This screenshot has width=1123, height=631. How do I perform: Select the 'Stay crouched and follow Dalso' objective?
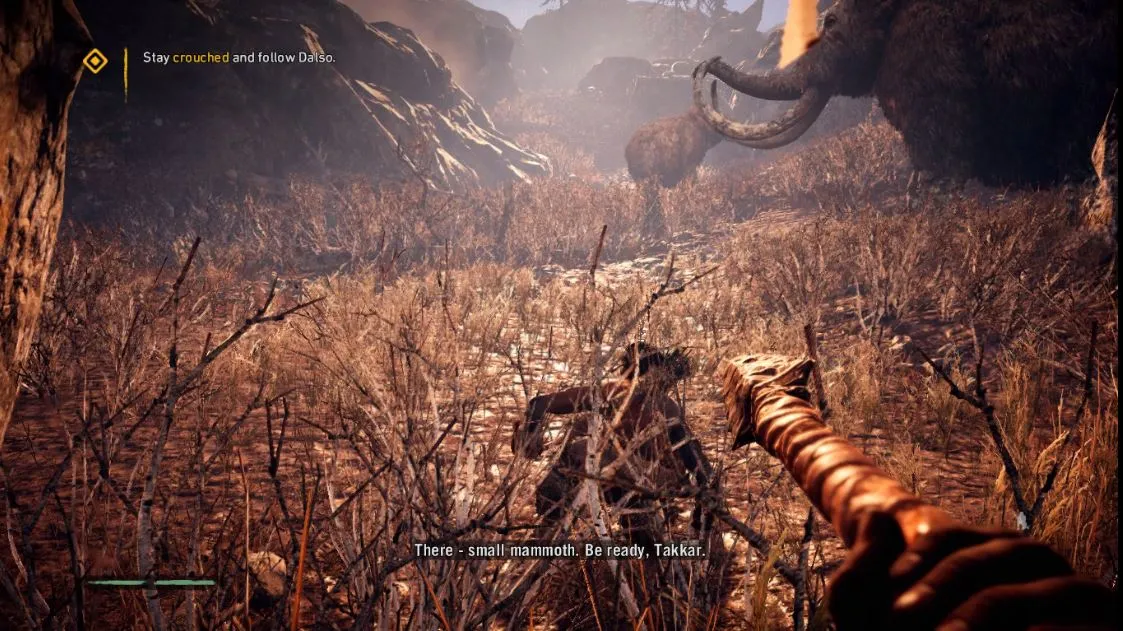coord(238,58)
